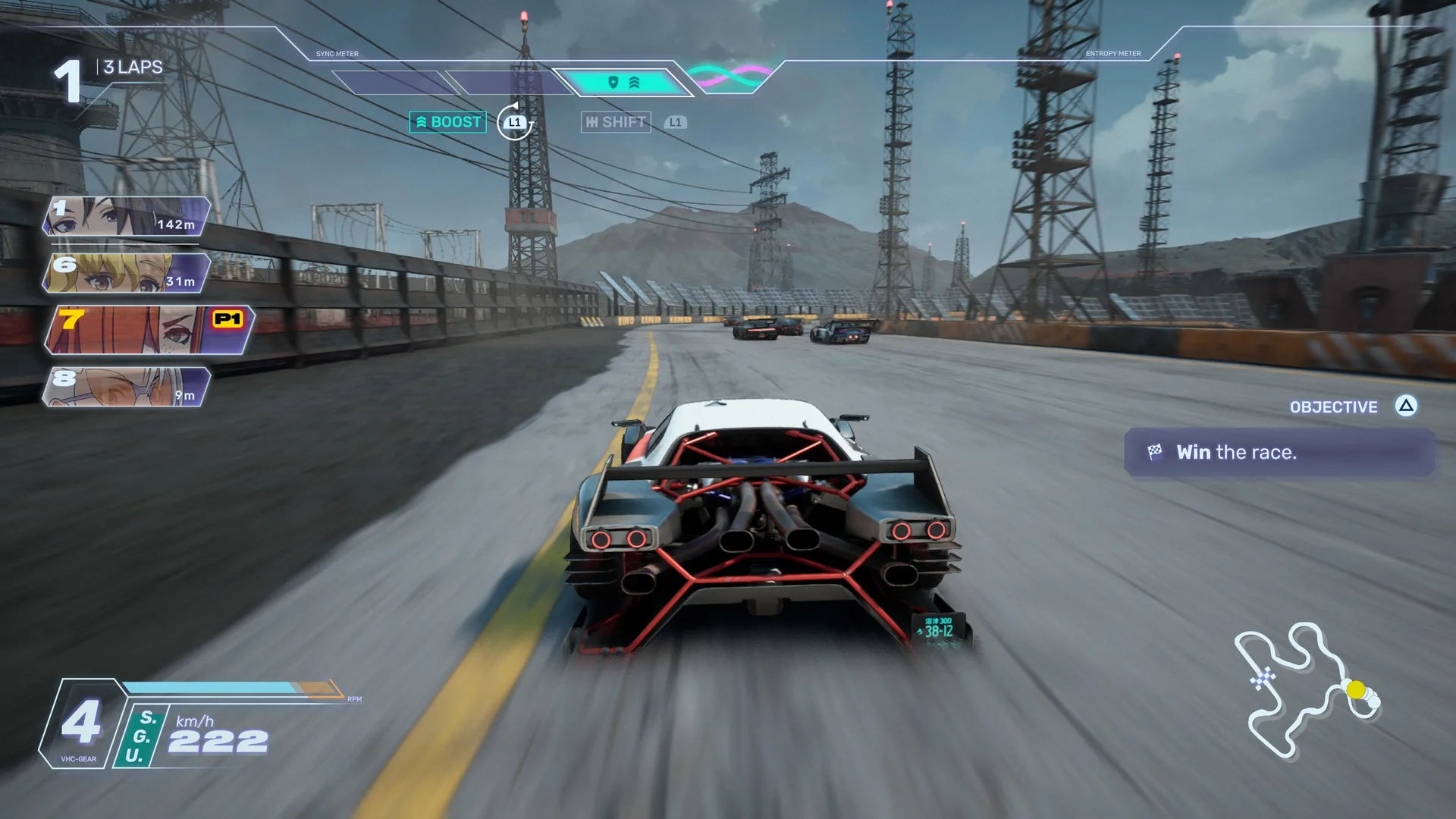Click the cyan active sync meter segment
This screenshot has height=819, width=1456.
tap(622, 82)
